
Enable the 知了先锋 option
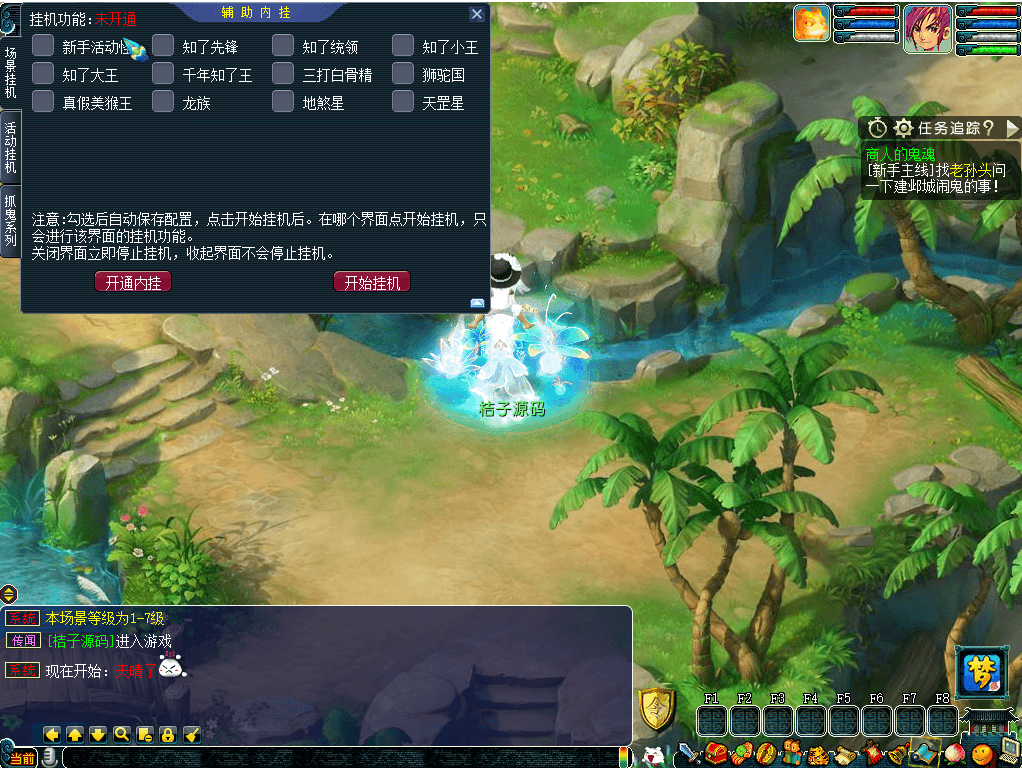pos(163,46)
